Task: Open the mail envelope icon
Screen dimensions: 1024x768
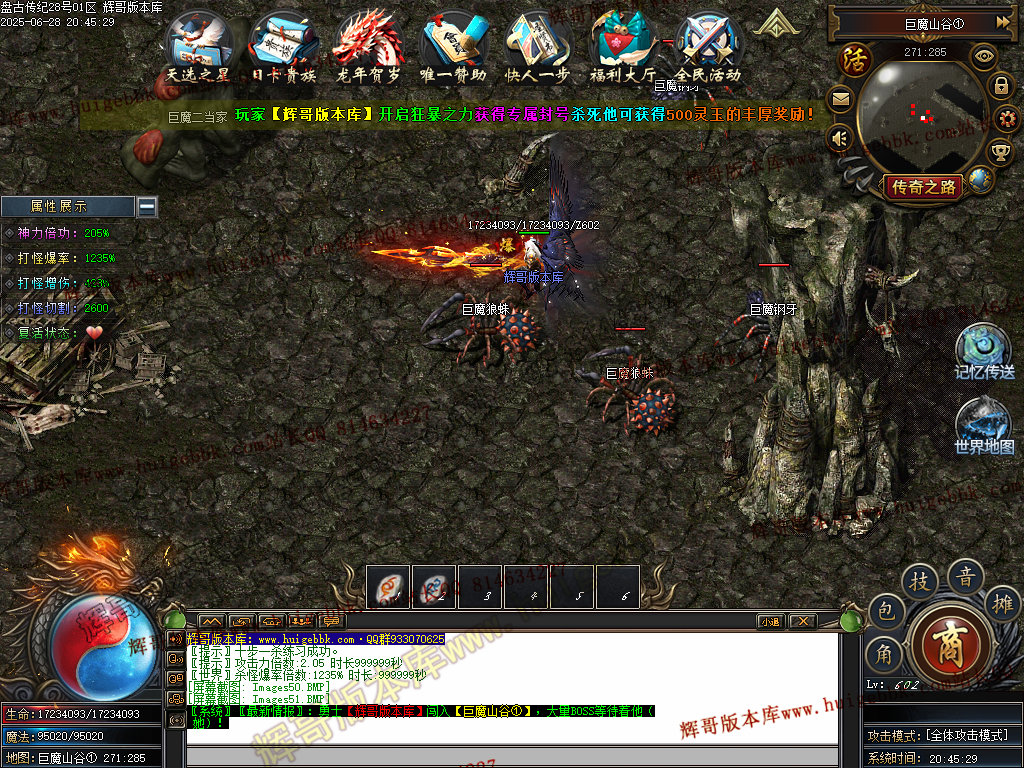Action: 840,99
